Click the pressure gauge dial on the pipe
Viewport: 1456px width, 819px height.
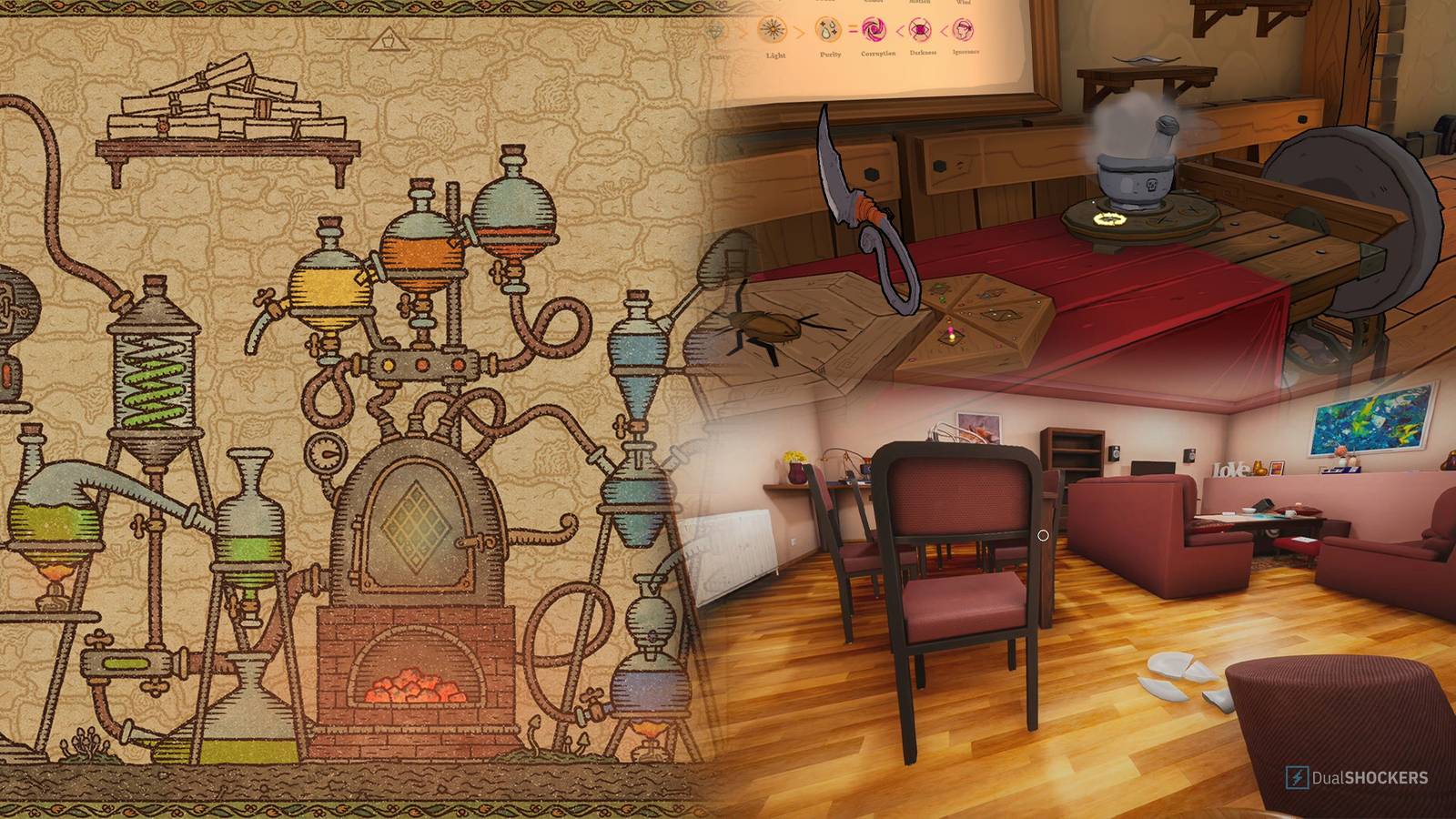(x=324, y=451)
